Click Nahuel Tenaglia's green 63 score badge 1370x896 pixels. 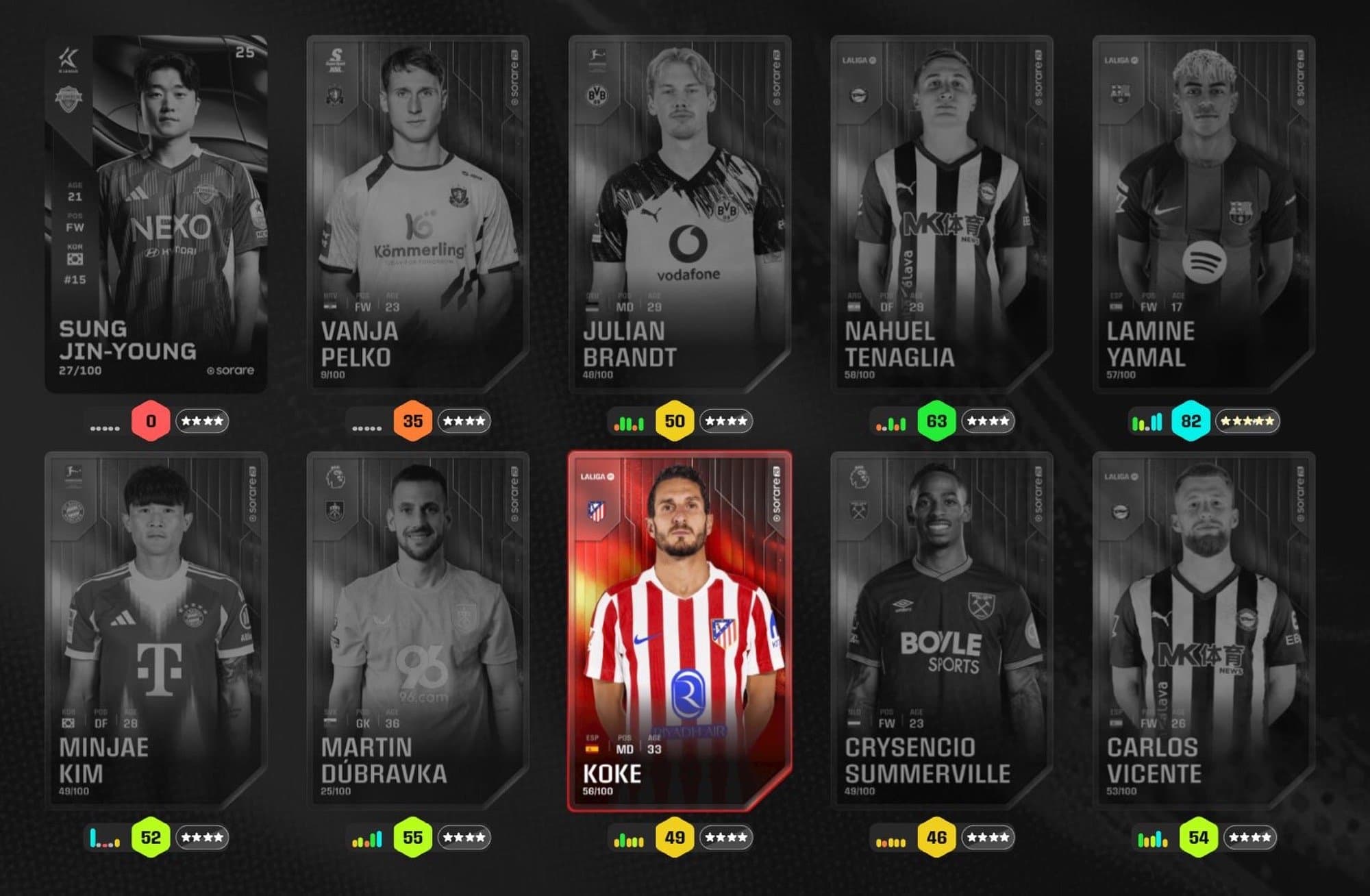936,421
